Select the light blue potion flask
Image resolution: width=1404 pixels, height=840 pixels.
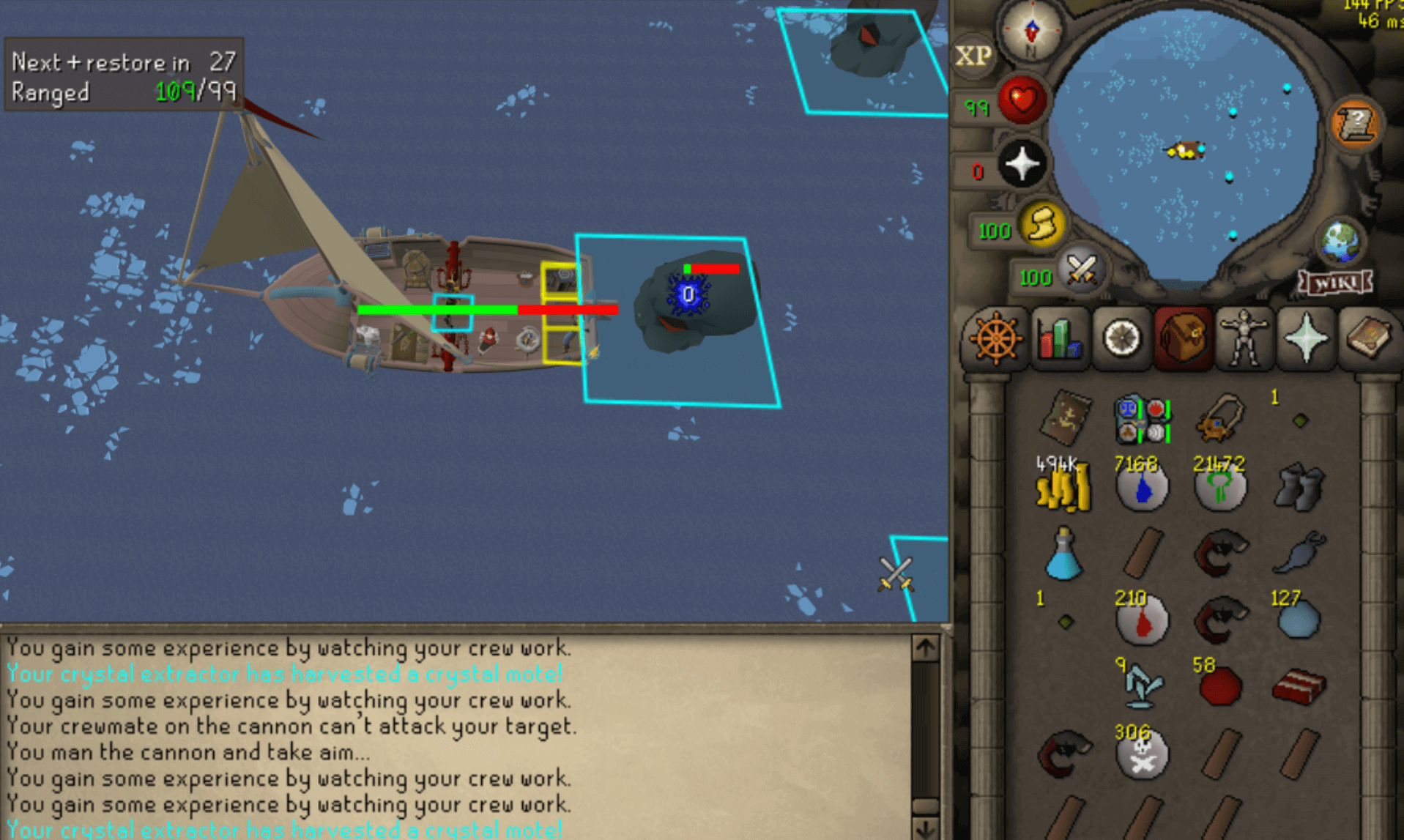tap(1063, 555)
